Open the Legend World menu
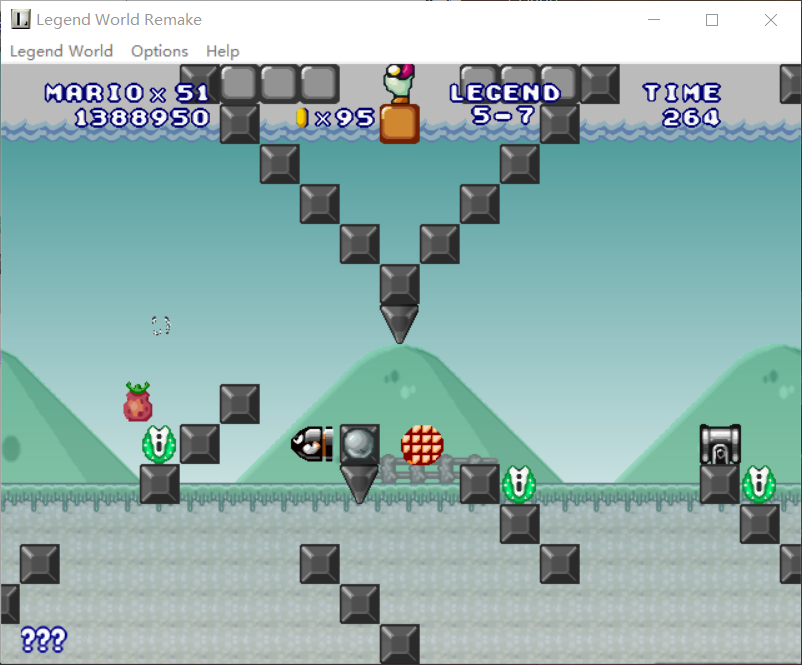The height and width of the screenshot is (665, 802). click(61, 51)
